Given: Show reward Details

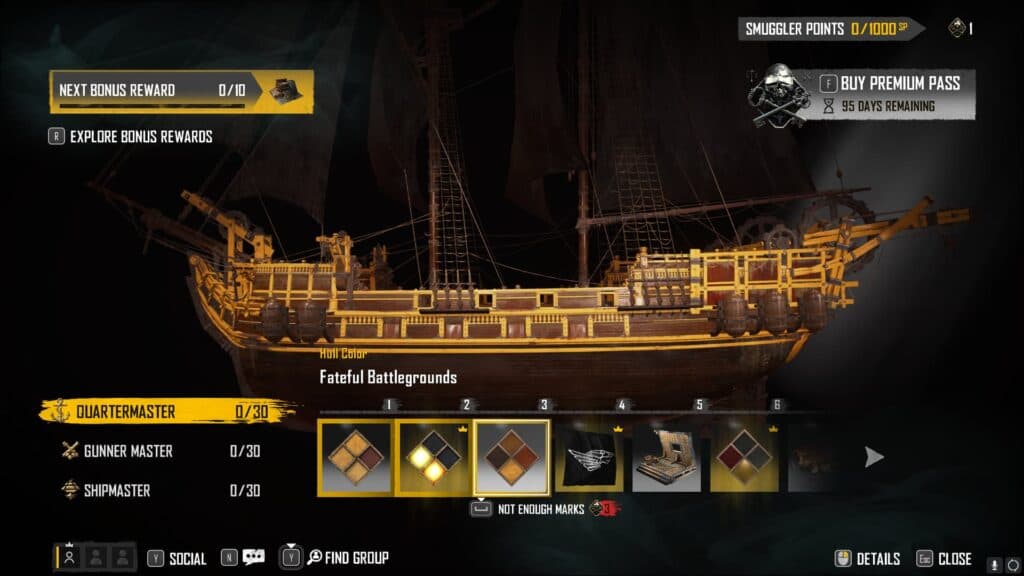Looking at the screenshot, I should click(868, 559).
